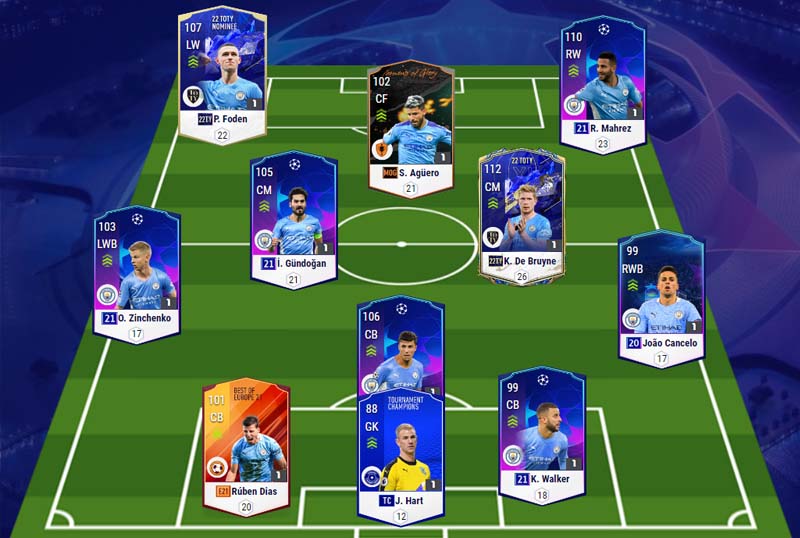The width and height of the screenshot is (800, 538).
Task: Select the O. Zinchenko LWB card
Action: pyautogui.click(x=136, y=270)
